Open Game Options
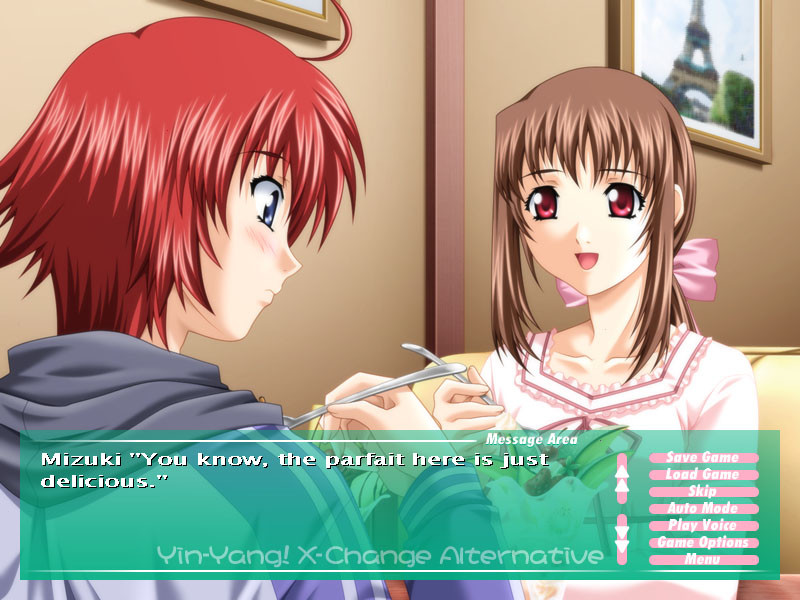The height and width of the screenshot is (600, 800). [703, 543]
